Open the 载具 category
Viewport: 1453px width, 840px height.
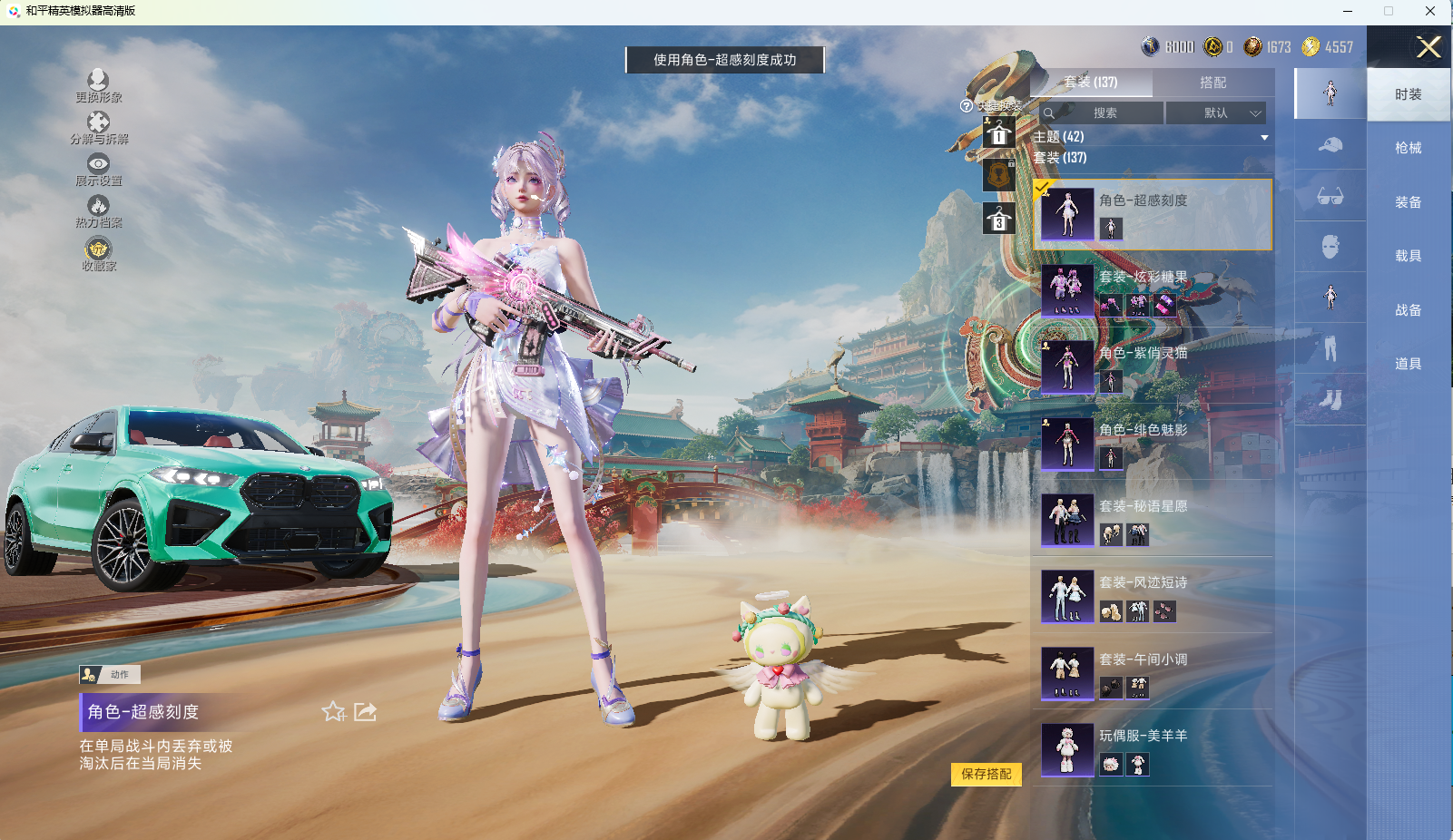(1408, 256)
